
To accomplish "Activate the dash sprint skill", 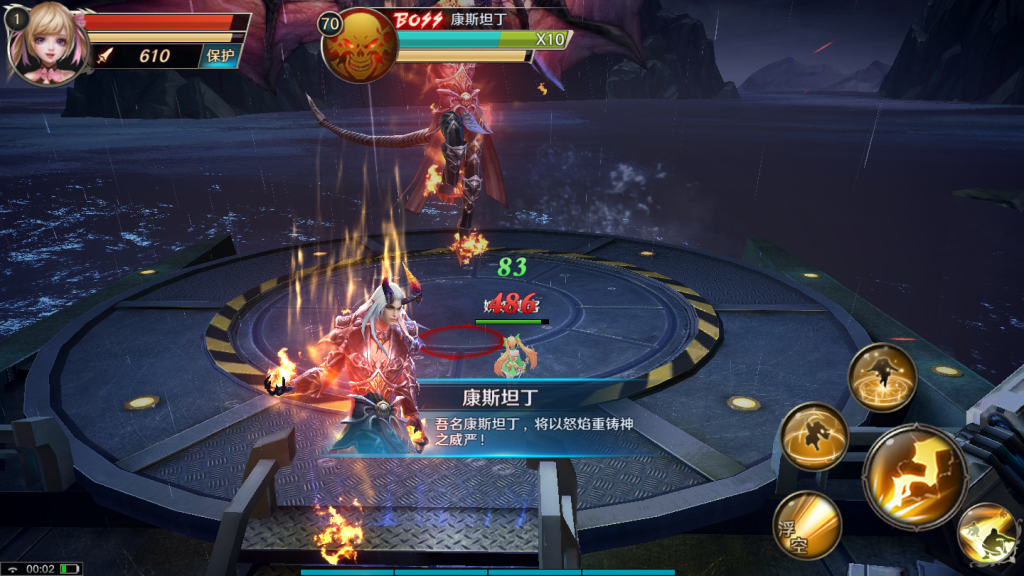I will pyautogui.click(x=987, y=534).
